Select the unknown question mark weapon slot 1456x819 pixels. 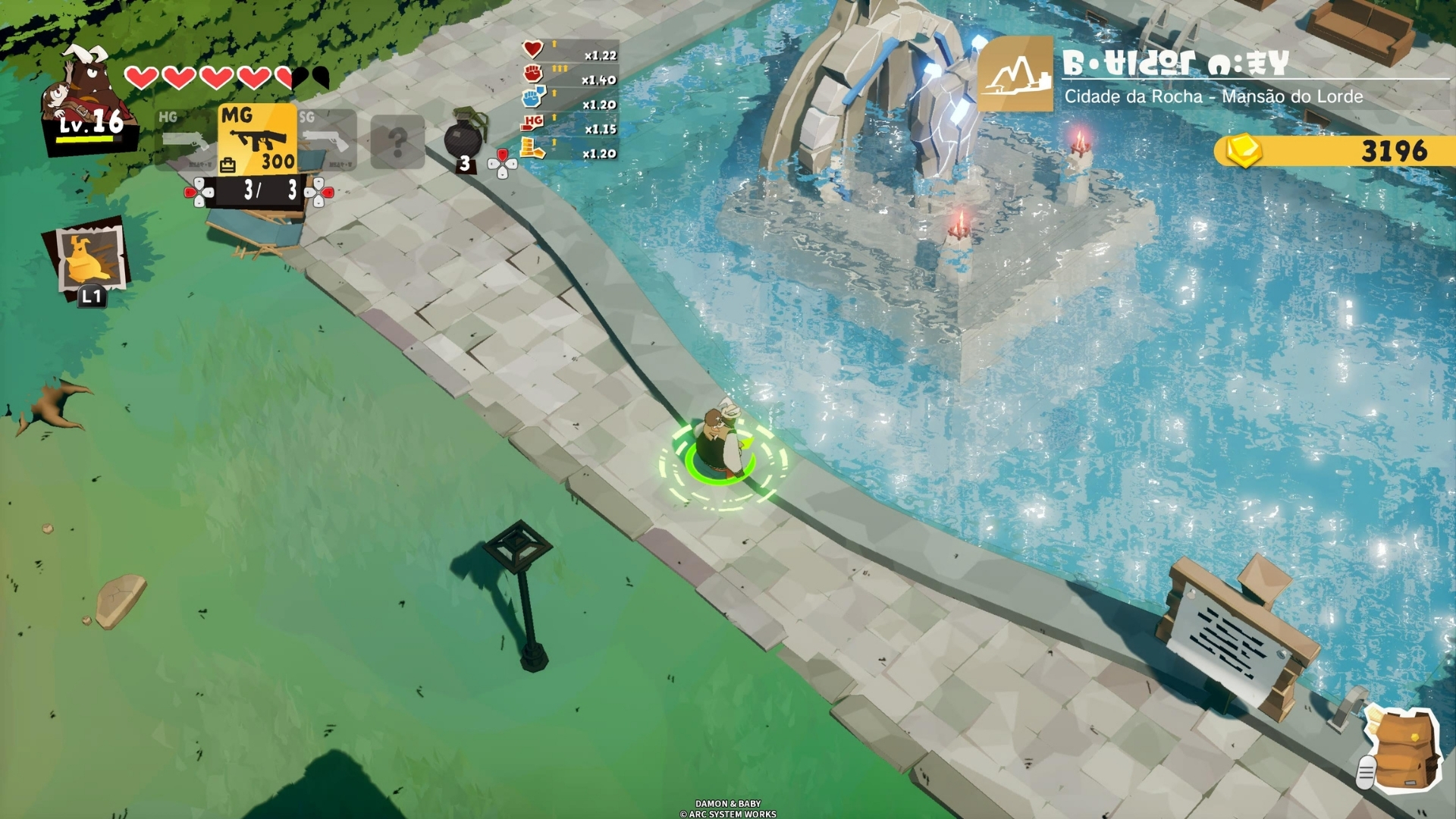click(x=397, y=142)
